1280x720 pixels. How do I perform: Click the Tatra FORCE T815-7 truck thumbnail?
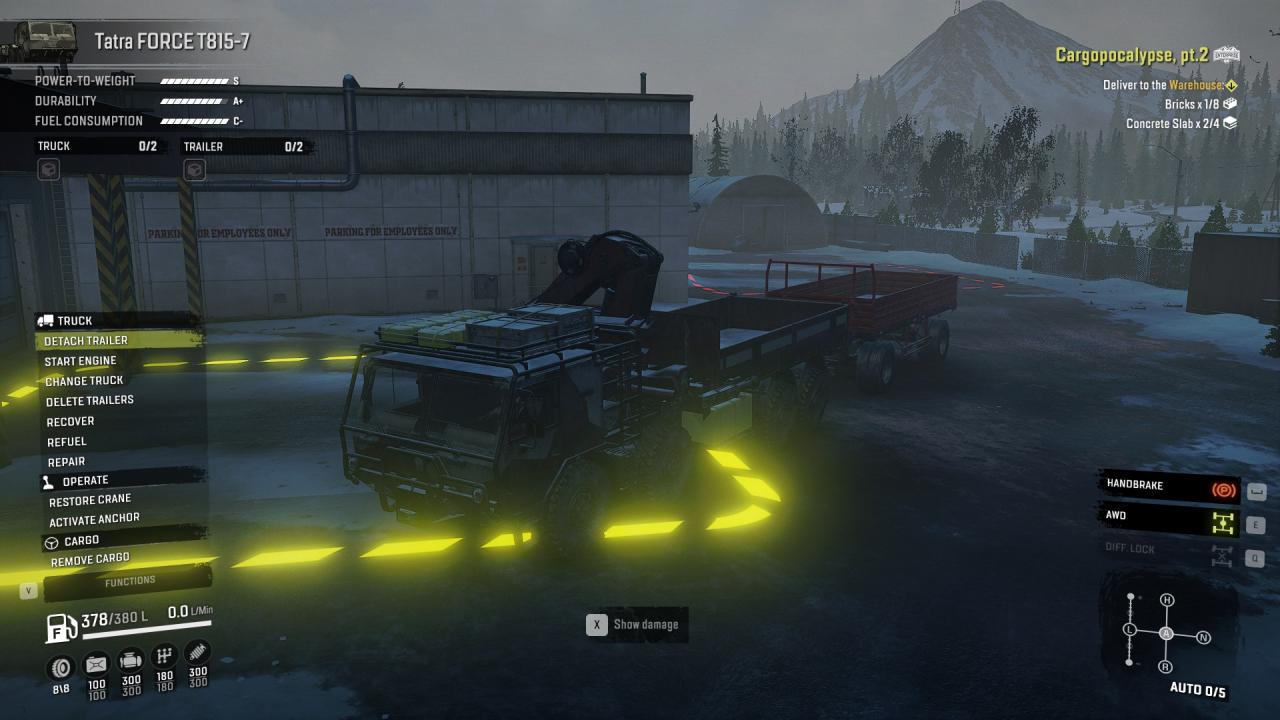(x=38, y=41)
